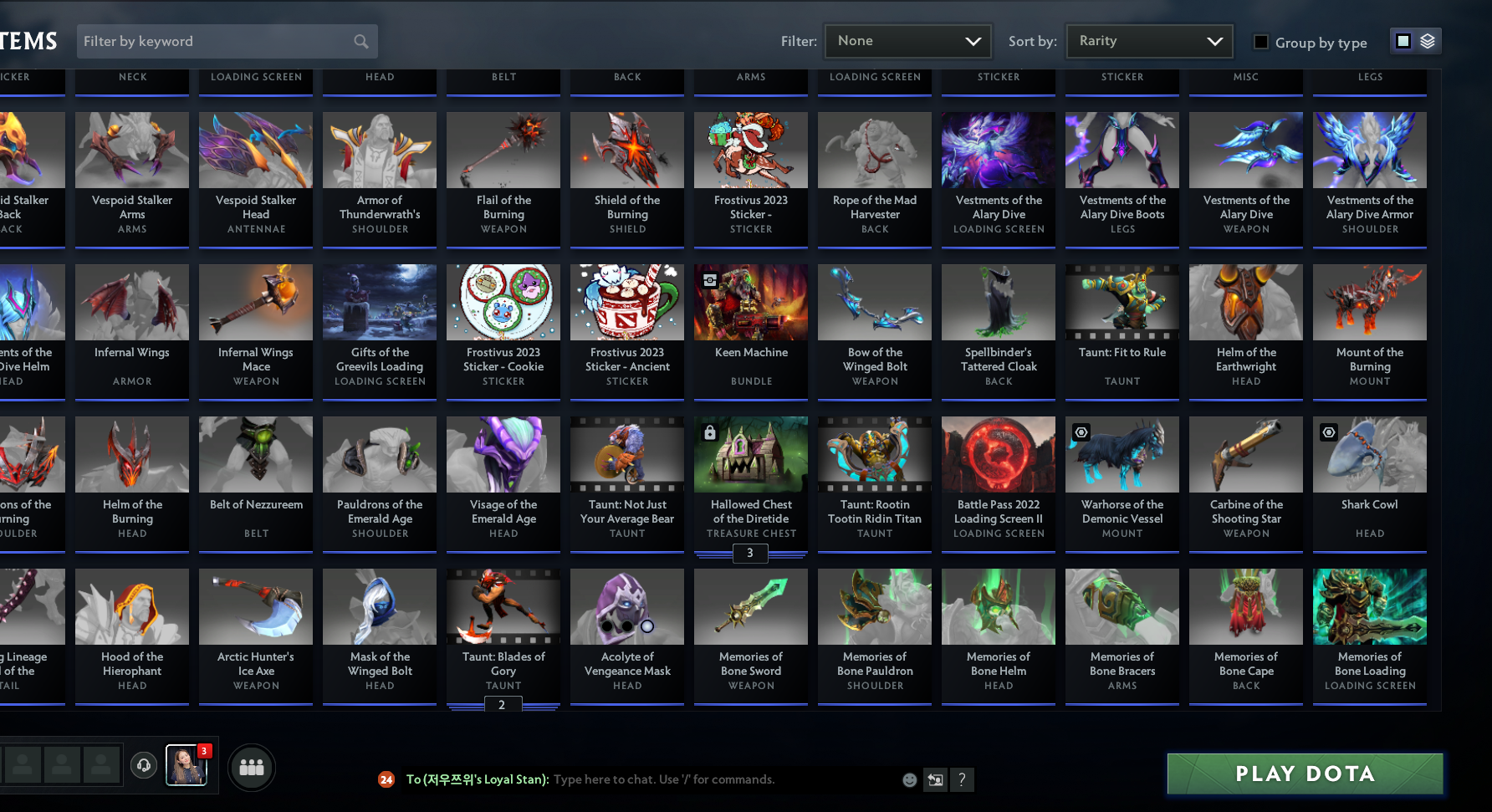Click the chat help question mark icon

pyautogui.click(x=962, y=779)
